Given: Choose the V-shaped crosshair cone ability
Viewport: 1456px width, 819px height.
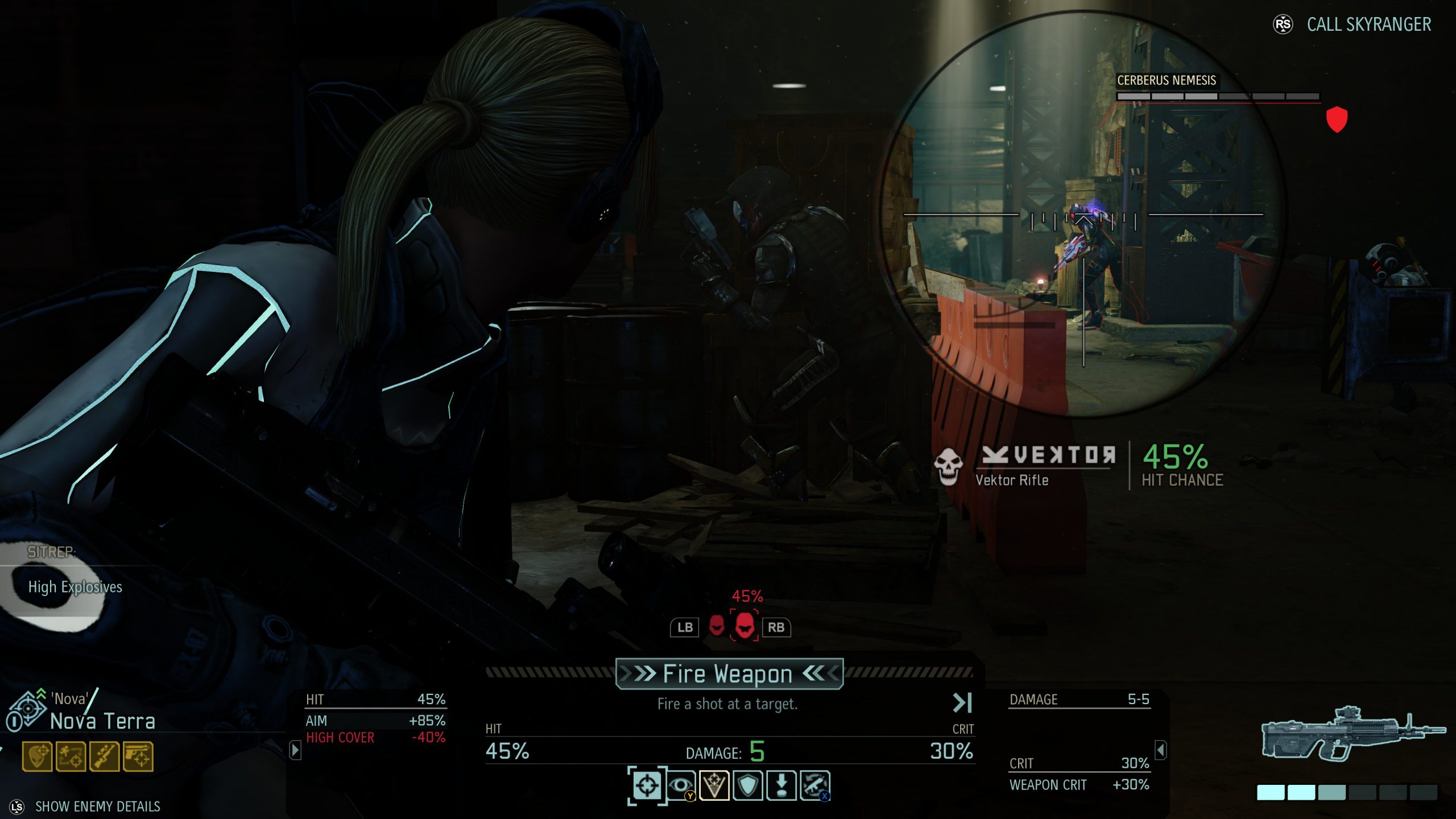Looking at the screenshot, I should point(714,785).
